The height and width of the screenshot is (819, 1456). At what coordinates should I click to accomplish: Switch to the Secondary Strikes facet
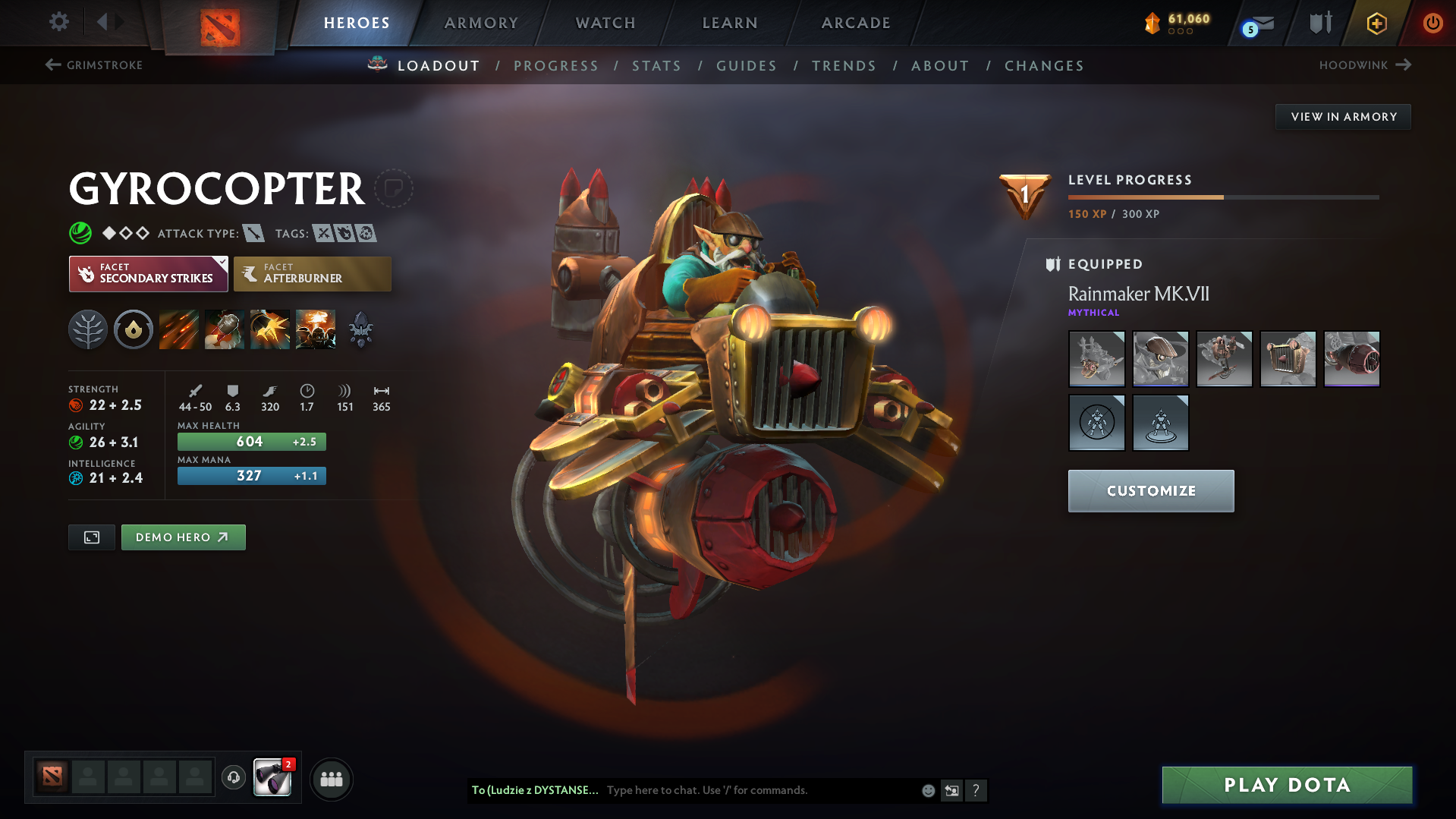(x=148, y=273)
